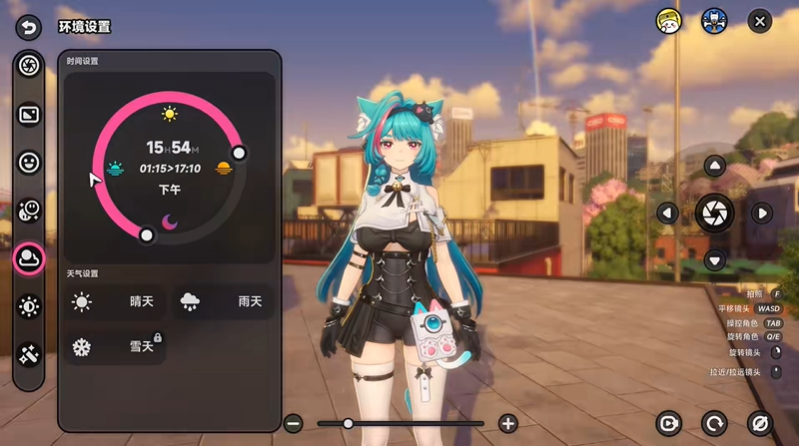Open the yellow character avatar icon
Image resolution: width=799 pixels, height=446 pixels.
click(x=668, y=21)
